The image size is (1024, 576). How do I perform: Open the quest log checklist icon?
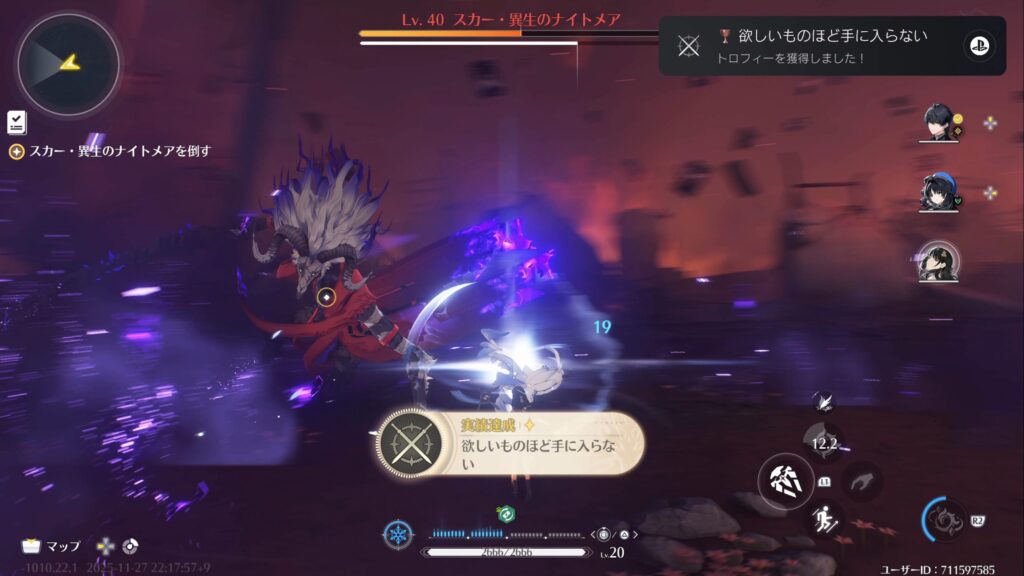(x=16, y=122)
